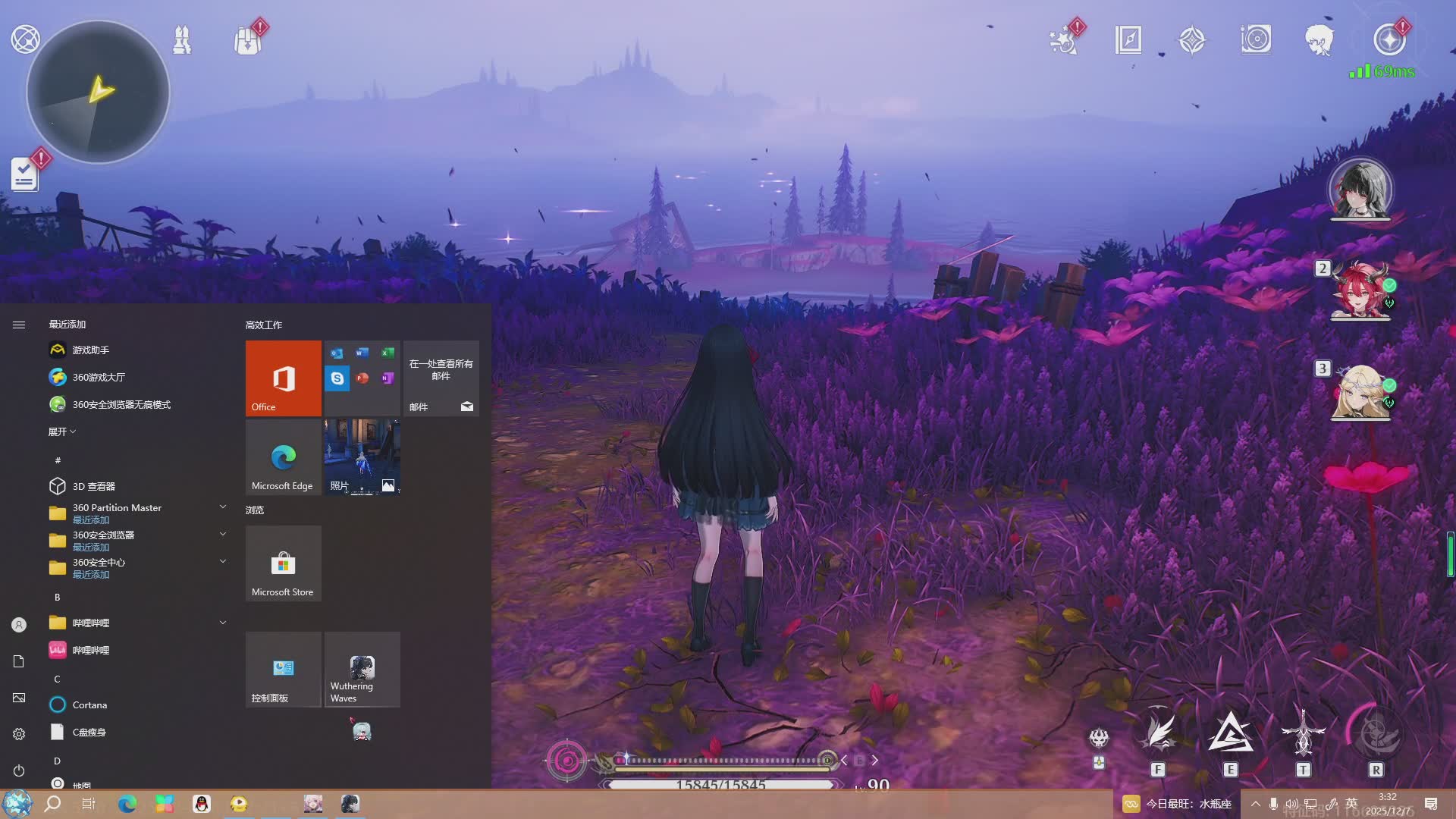Click the chess-piece icon beside the minimap
Image resolution: width=1456 pixels, height=819 pixels.
182,39
